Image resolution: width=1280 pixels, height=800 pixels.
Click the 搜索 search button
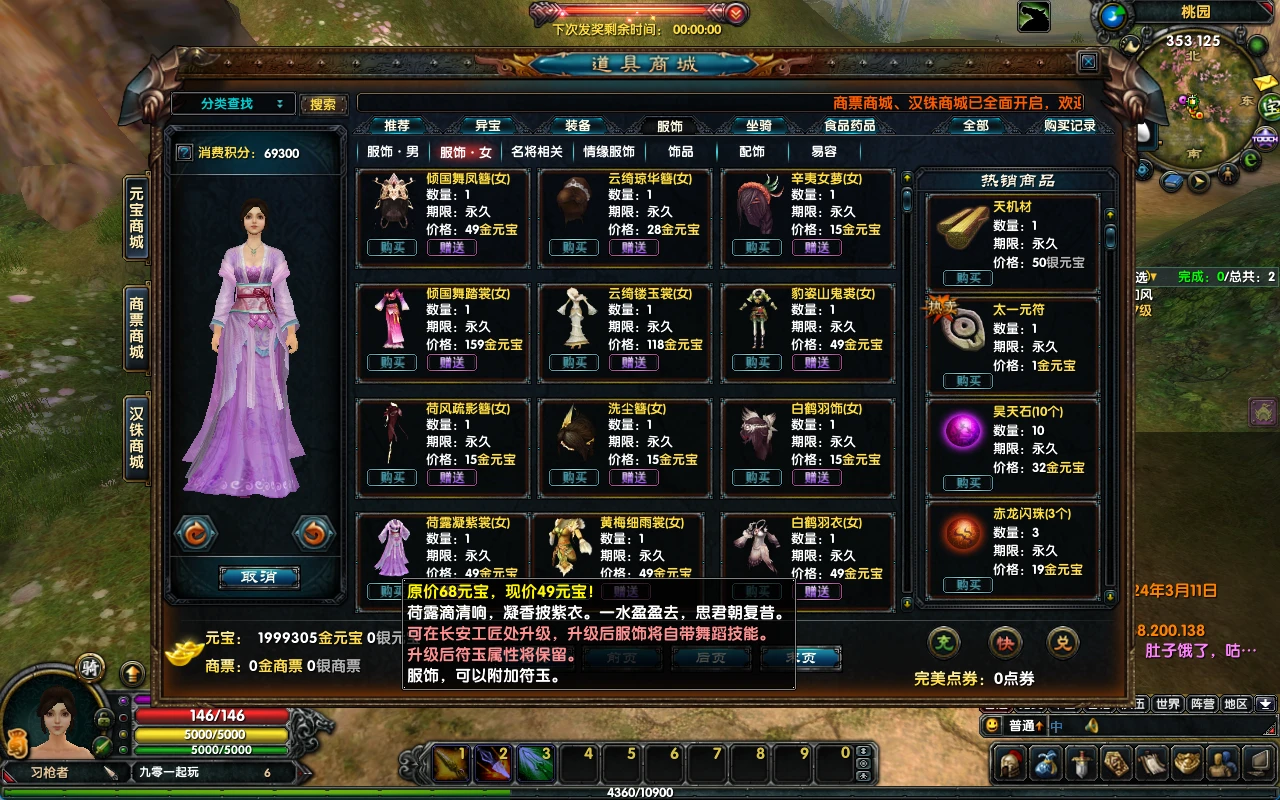click(x=323, y=104)
